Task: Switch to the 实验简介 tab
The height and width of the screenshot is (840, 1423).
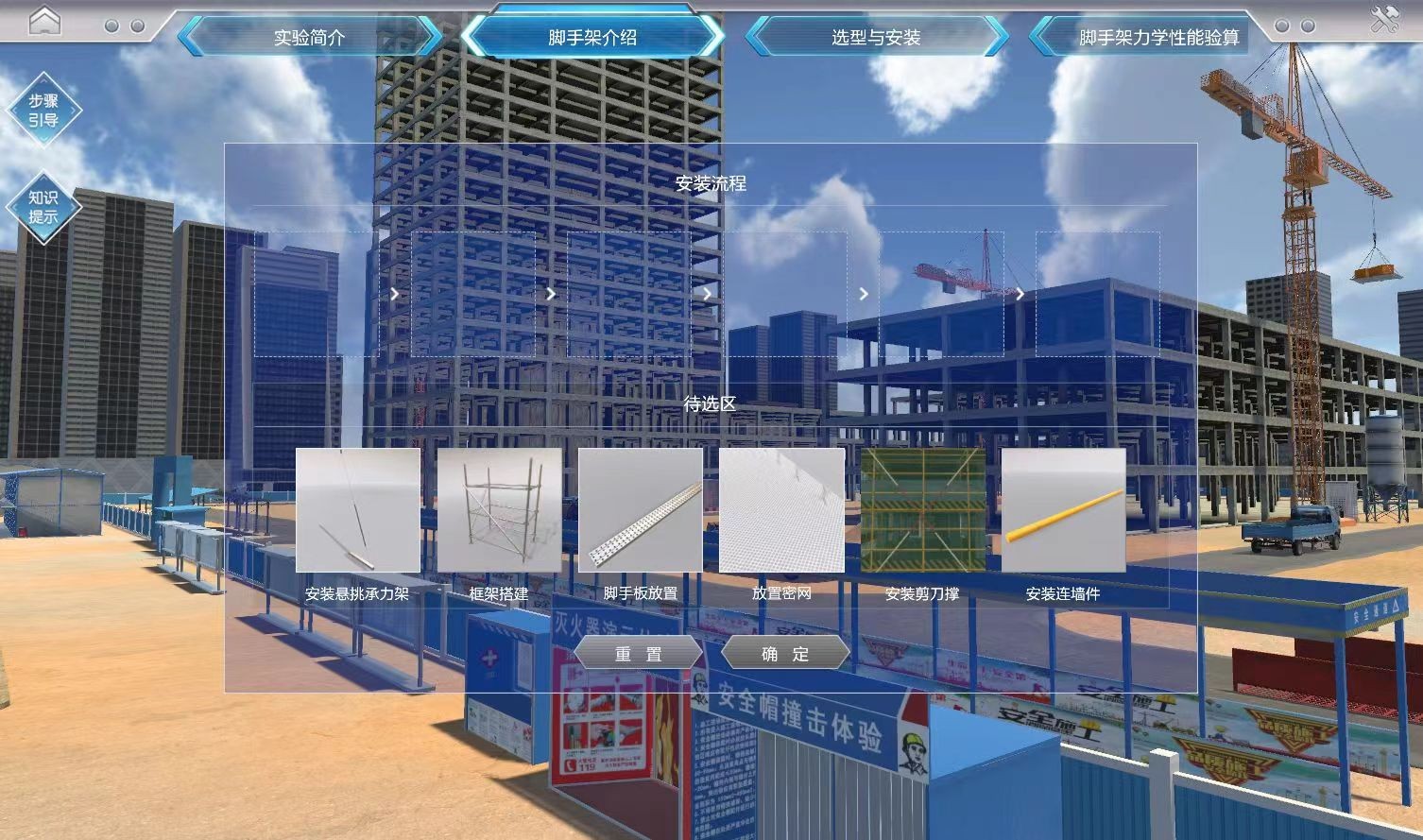Action: (x=309, y=38)
